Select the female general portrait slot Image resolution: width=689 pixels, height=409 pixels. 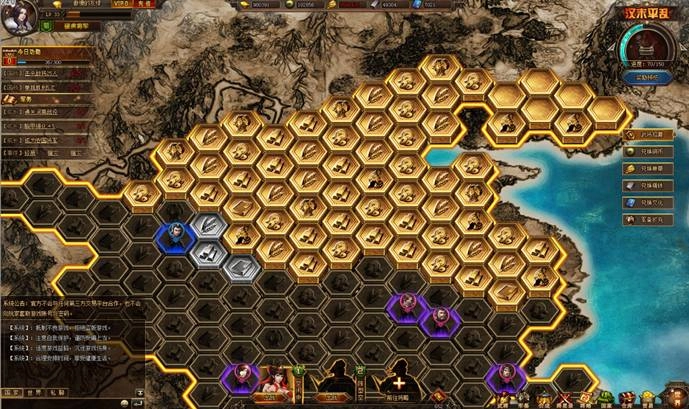pyautogui.click(x=273, y=380)
